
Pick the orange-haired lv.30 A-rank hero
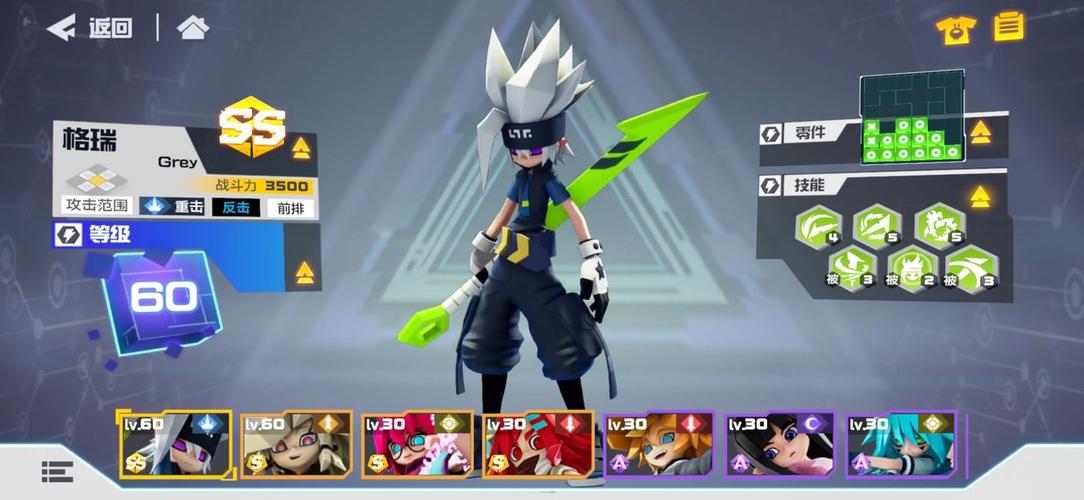click(659, 444)
